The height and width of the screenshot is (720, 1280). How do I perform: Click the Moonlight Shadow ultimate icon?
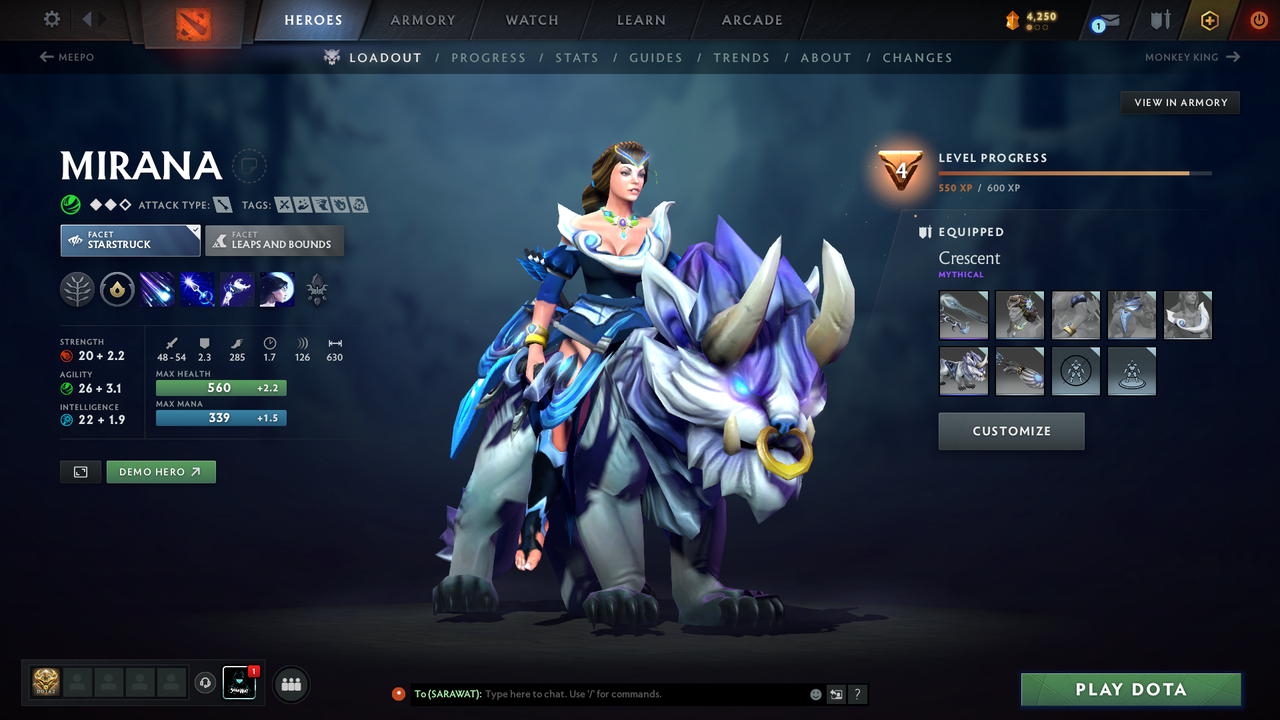277,289
